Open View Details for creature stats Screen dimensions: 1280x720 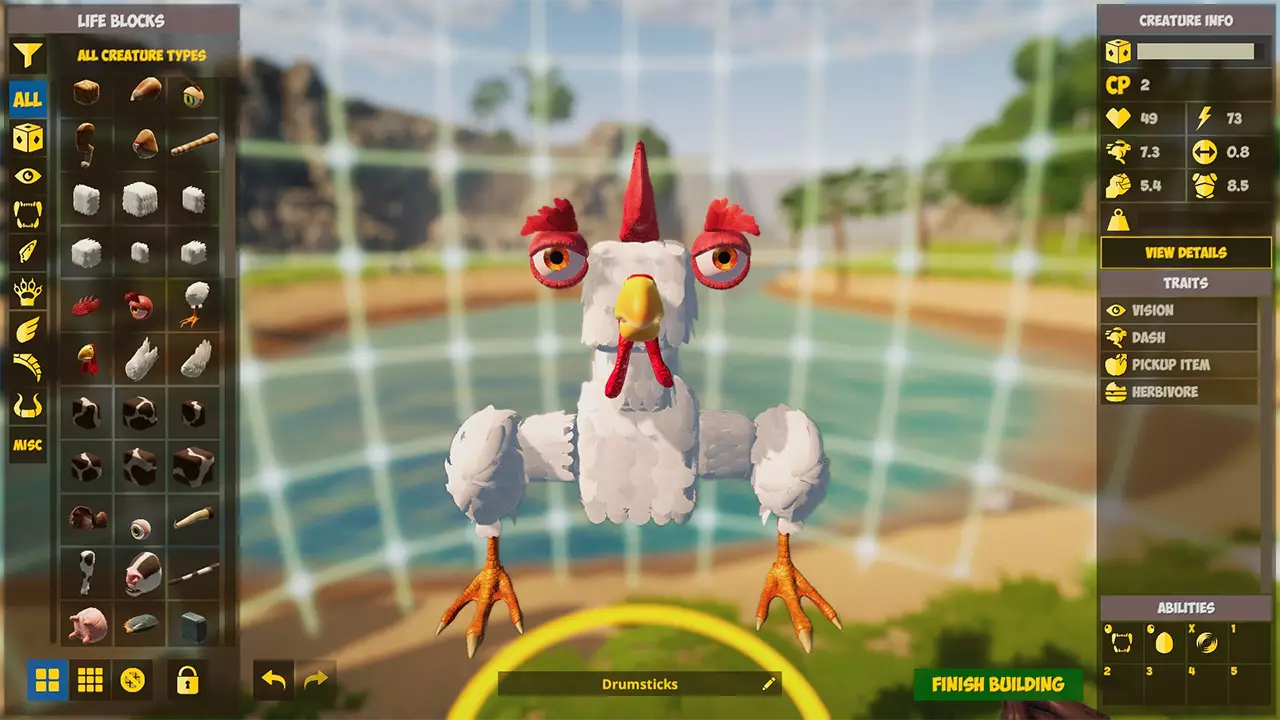[1185, 252]
